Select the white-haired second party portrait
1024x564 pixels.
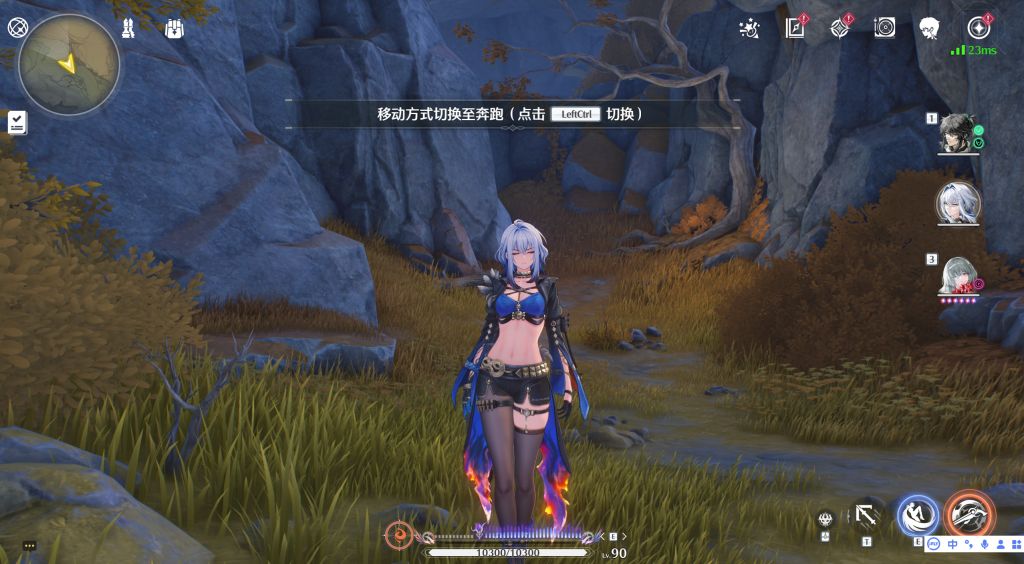click(x=958, y=203)
